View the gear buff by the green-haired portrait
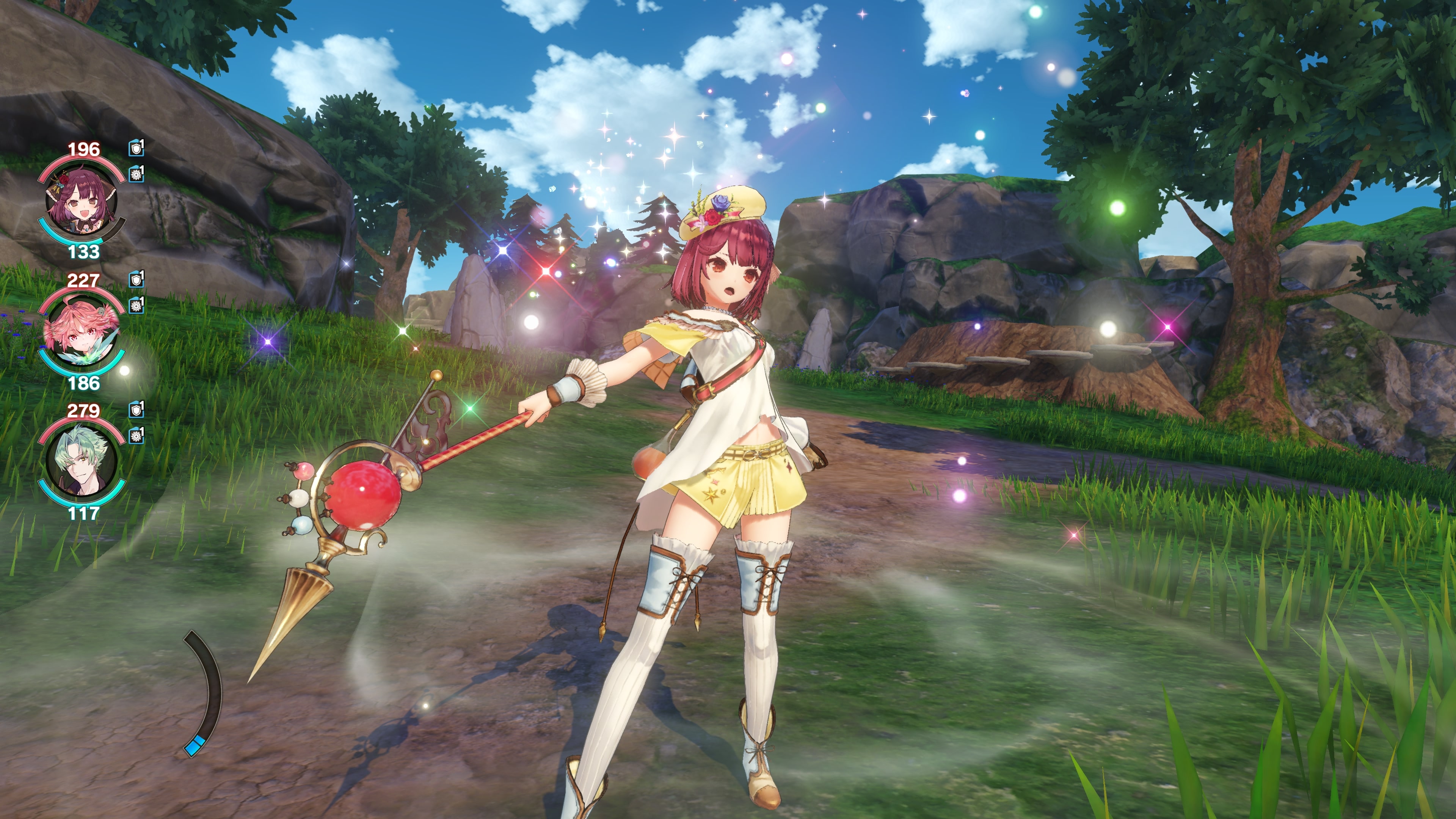The height and width of the screenshot is (819, 1456). pyautogui.click(x=136, y=436)
